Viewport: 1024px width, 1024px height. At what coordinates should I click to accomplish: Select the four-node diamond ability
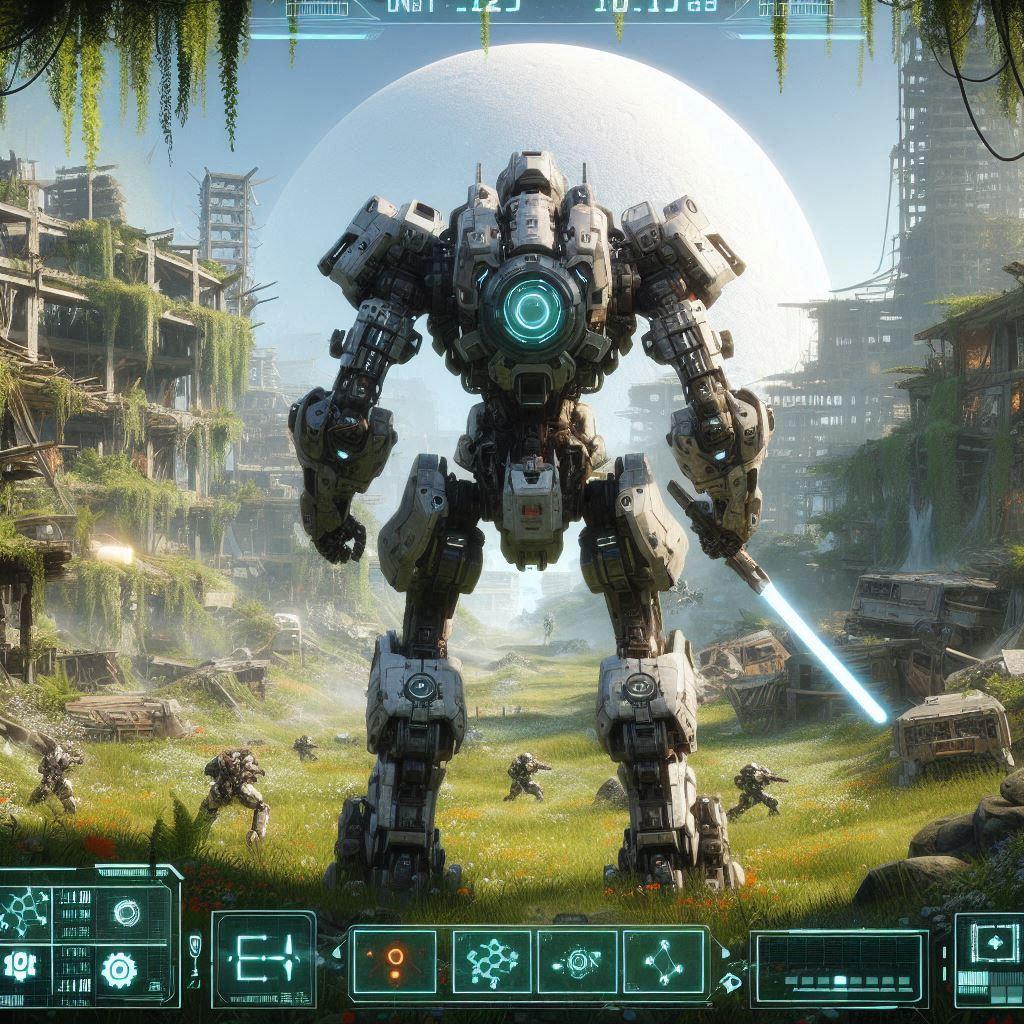664,961
